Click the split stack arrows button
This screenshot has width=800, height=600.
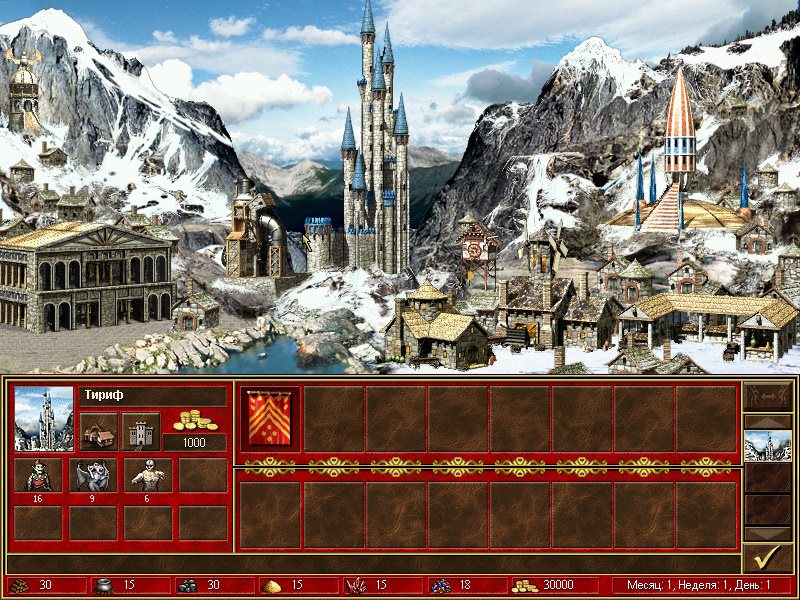click(768, 397)
